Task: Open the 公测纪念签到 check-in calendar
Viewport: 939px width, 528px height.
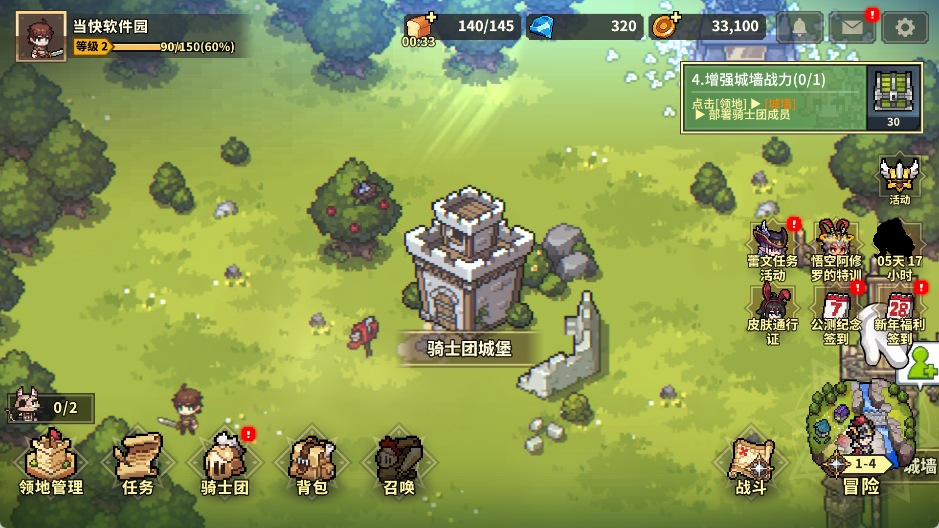Action: click(x=836, y=313)
